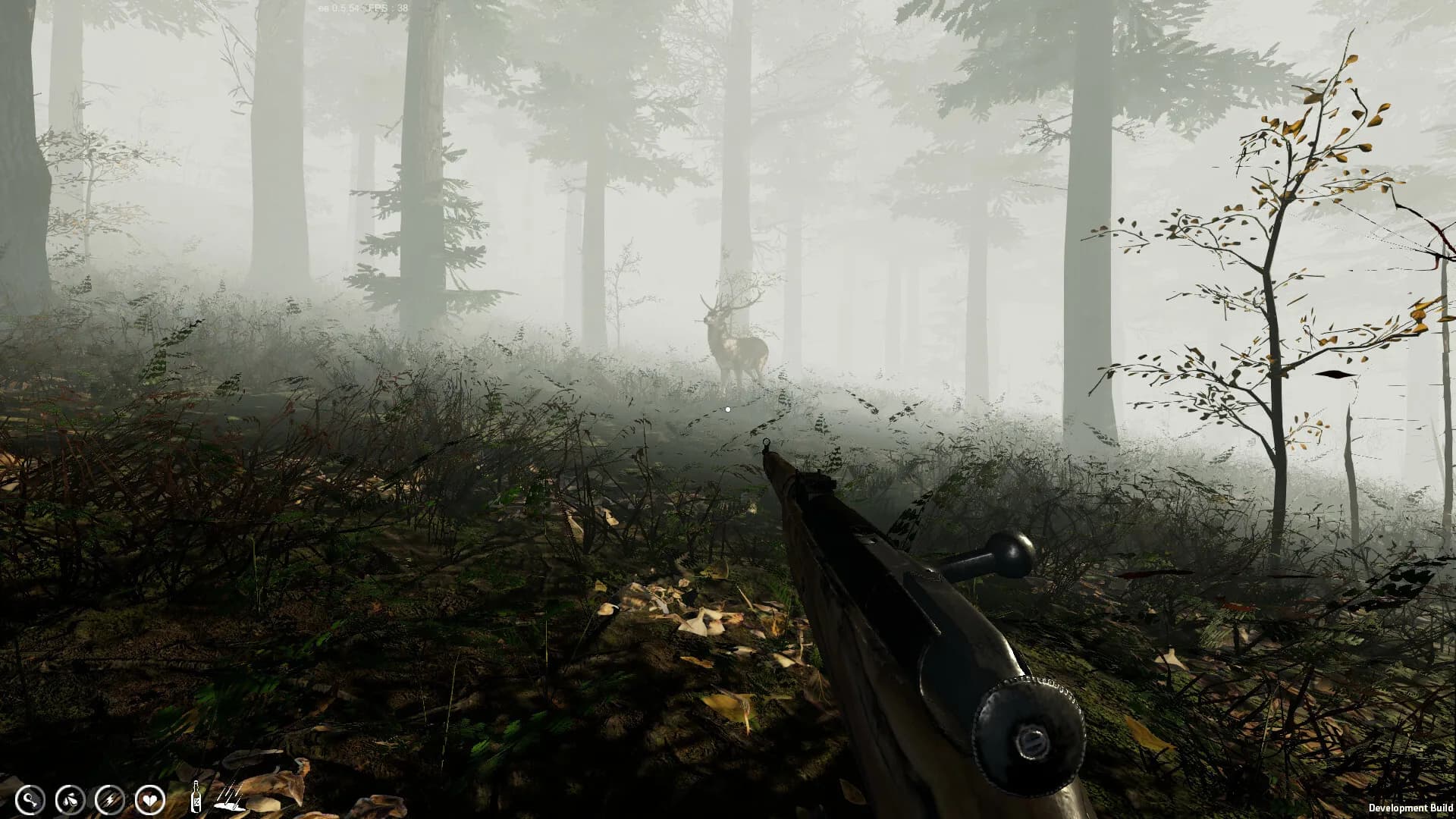Viewport: 1456px width, 819px height.
Task: Select the thirst water-drops icon
Action: click(70, 799)
